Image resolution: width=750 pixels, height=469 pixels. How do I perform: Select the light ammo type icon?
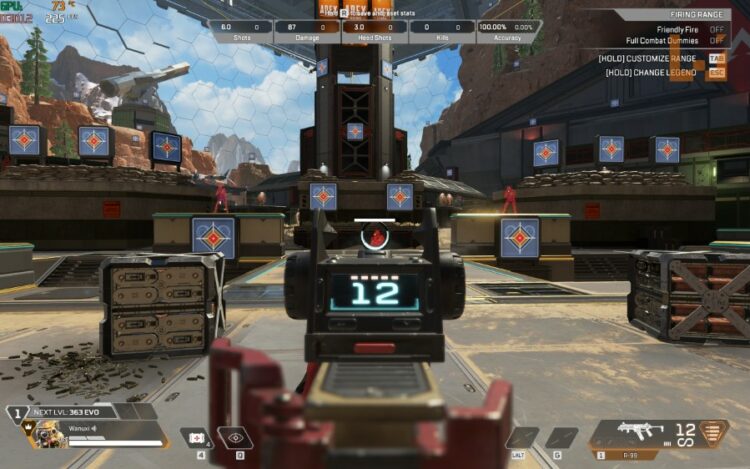pyautogui.click(x=712, y=432)
